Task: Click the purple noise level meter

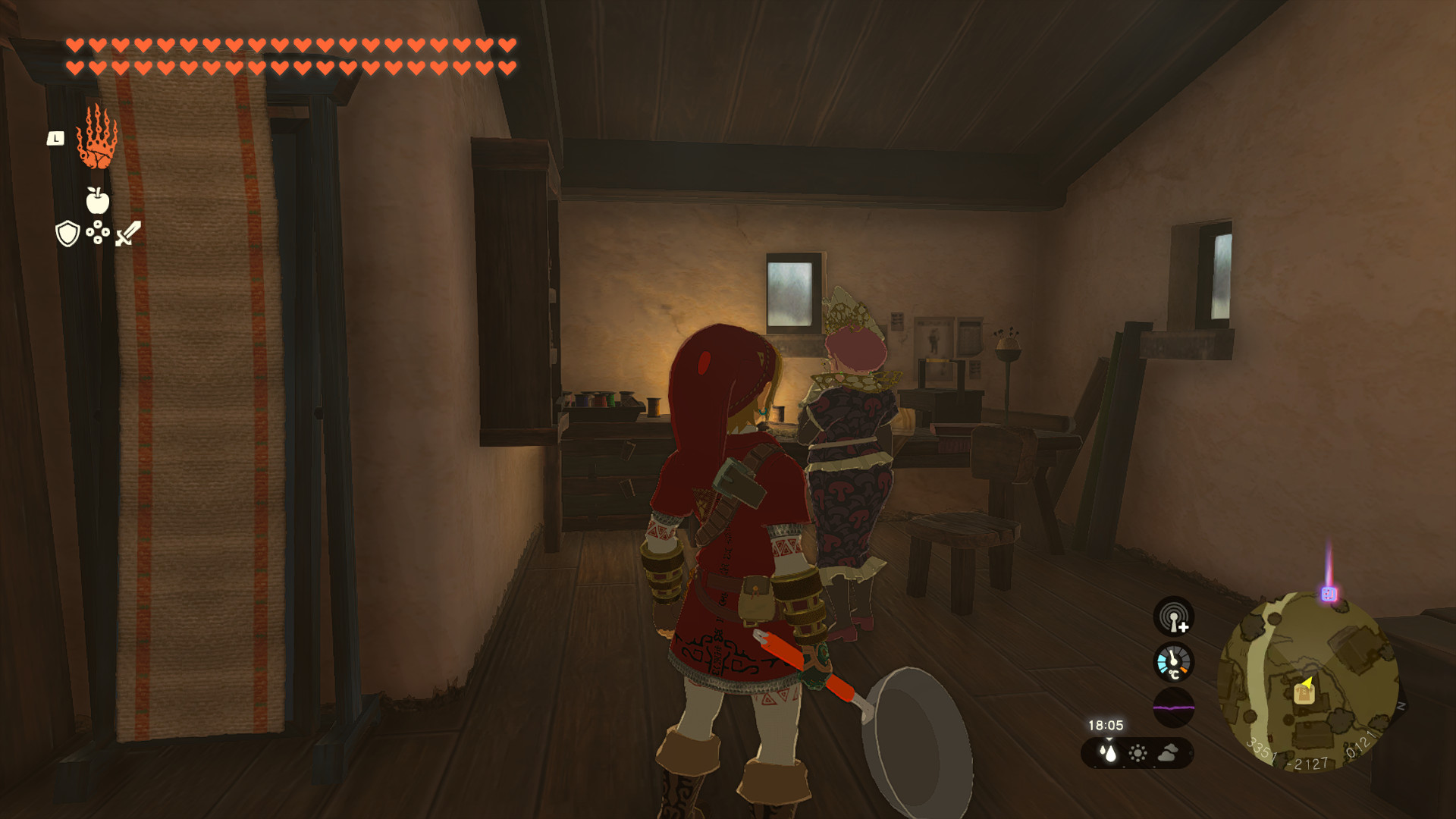Action: [x=1174, y=708]
